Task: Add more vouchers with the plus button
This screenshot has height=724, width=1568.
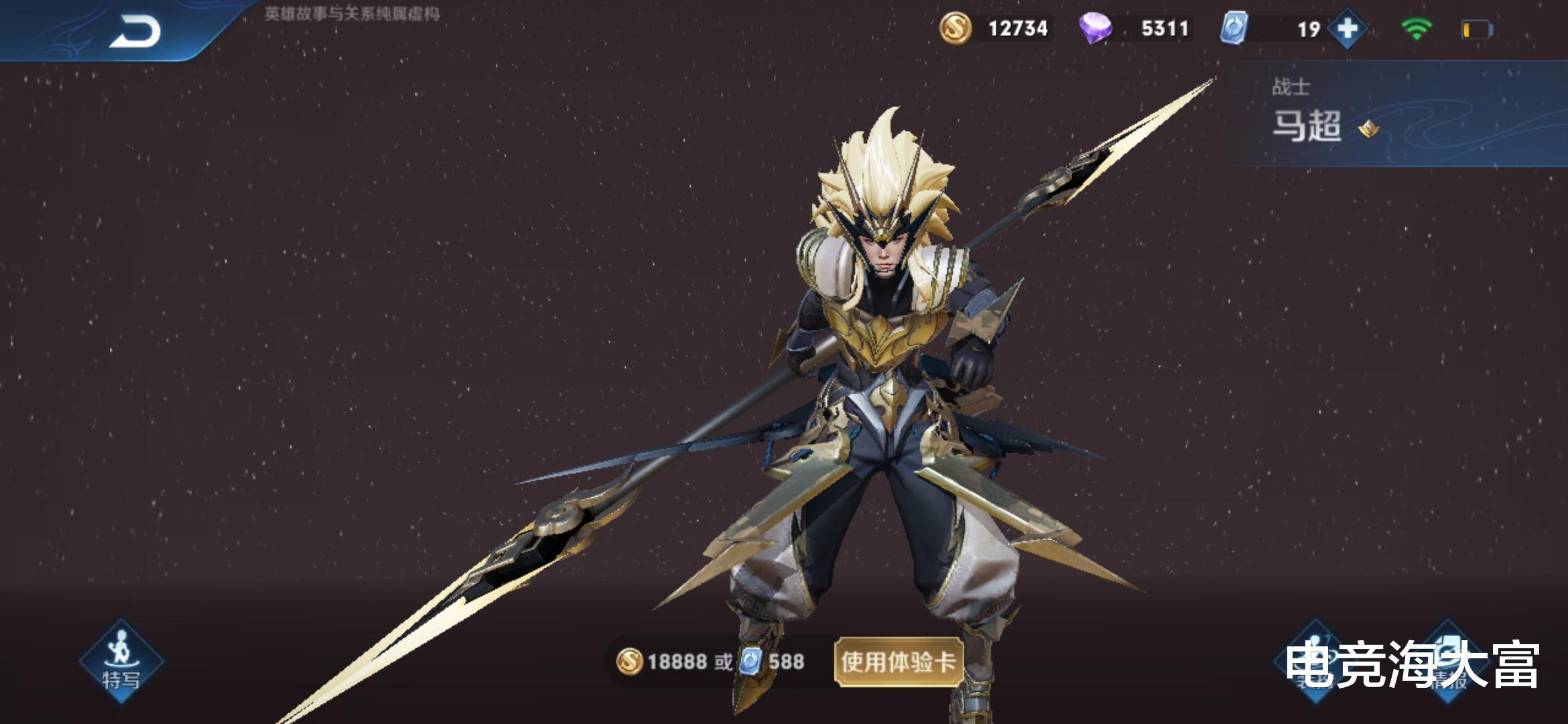Action: point(1348,29)
